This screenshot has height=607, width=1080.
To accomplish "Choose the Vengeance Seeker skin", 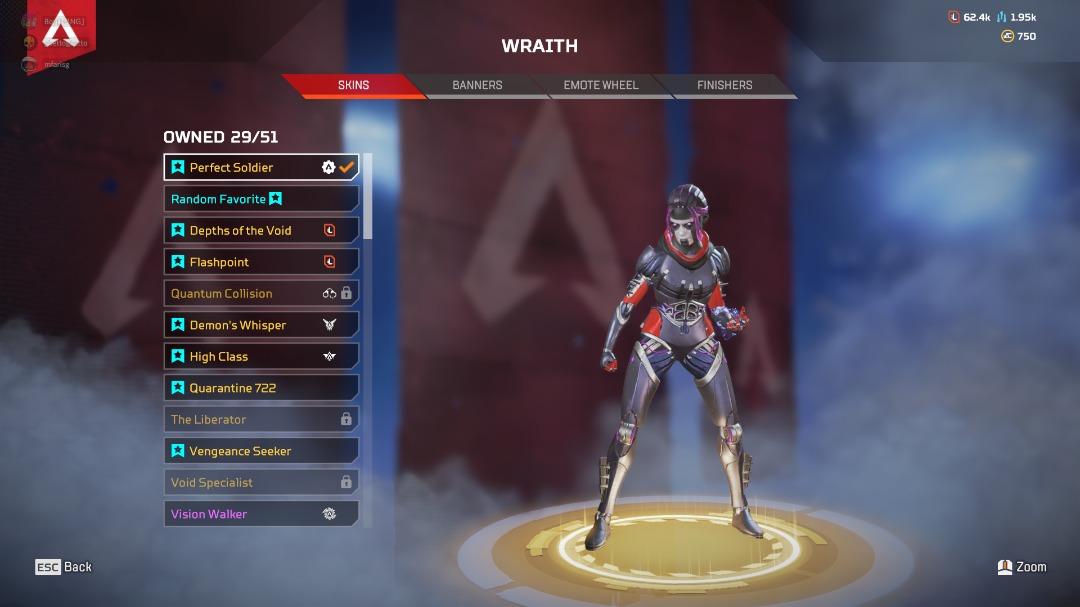I will [261, 451].
